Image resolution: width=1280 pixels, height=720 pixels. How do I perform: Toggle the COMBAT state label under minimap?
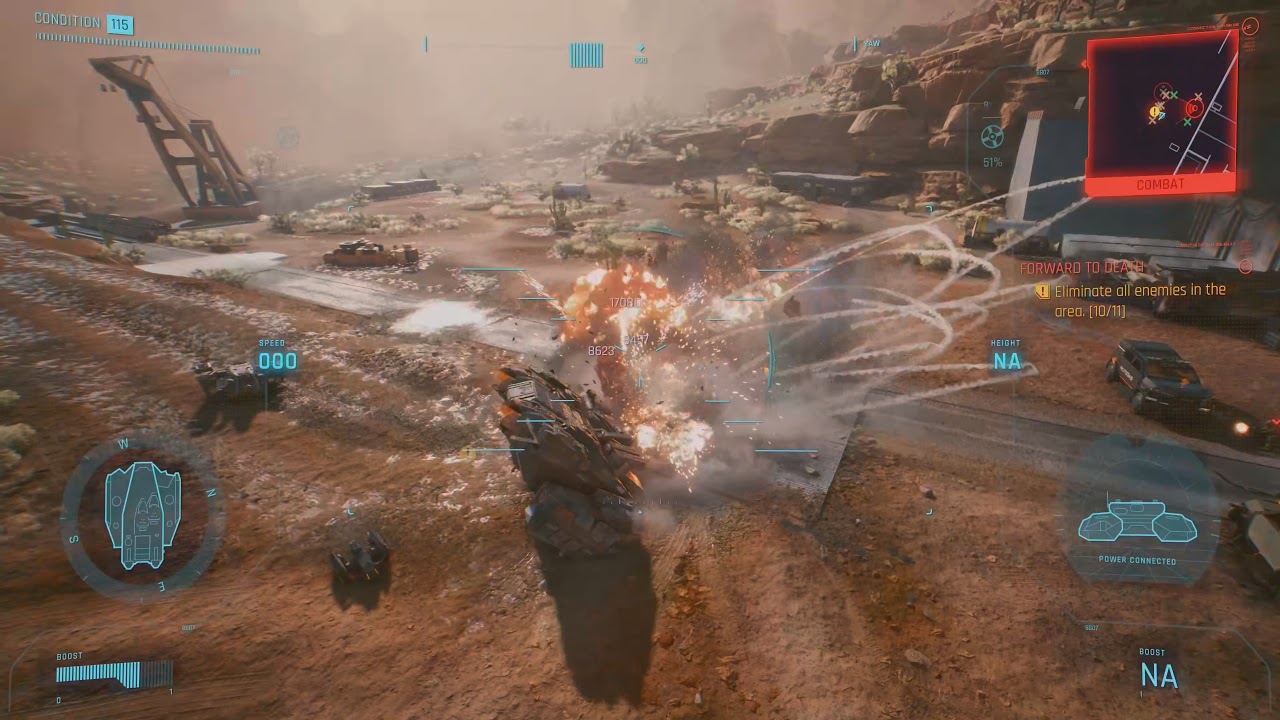click(x=1160, y=184)
